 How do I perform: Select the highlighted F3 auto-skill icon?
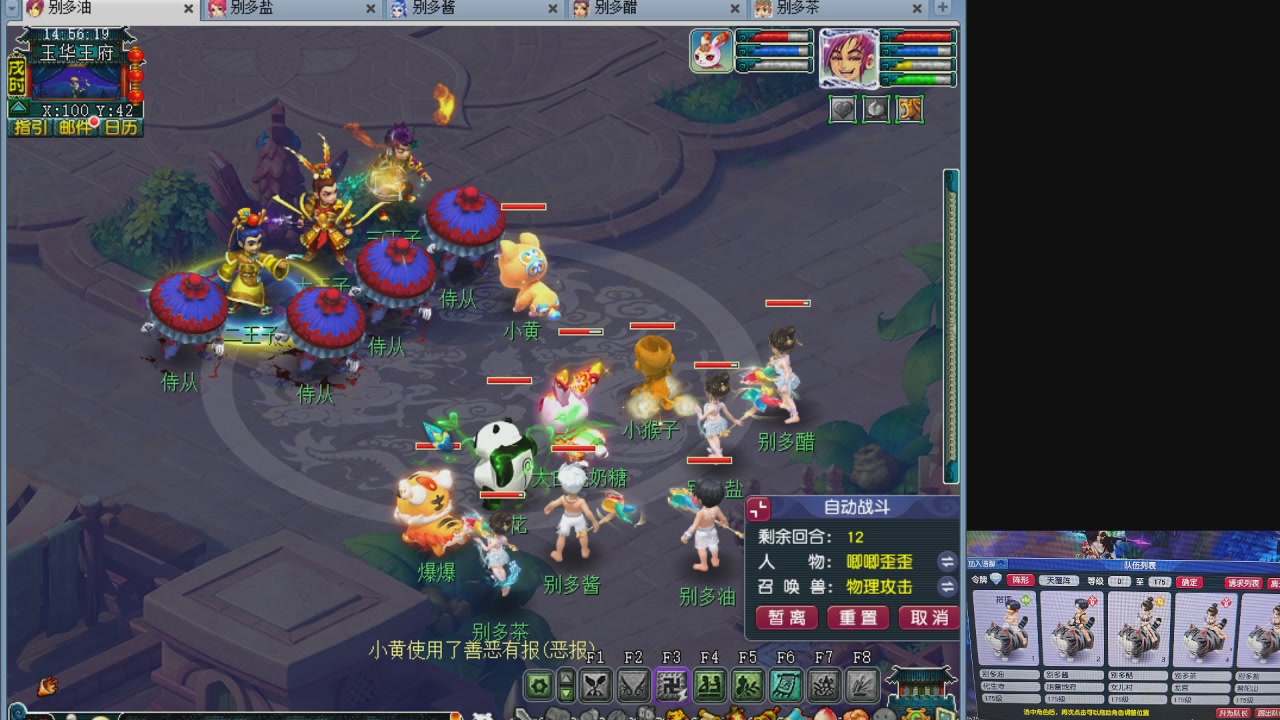(672, 686)
